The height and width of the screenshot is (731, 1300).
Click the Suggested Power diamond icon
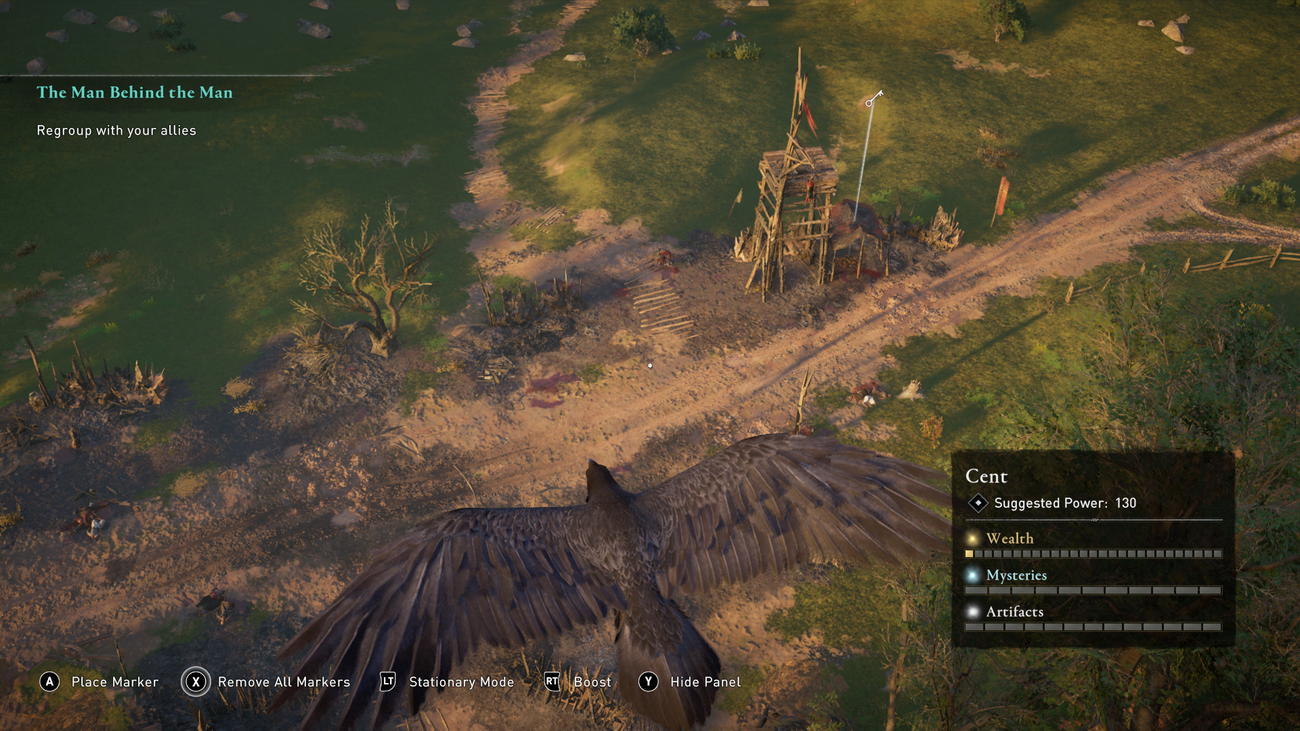pyautogui.click(x=978, y=503)
